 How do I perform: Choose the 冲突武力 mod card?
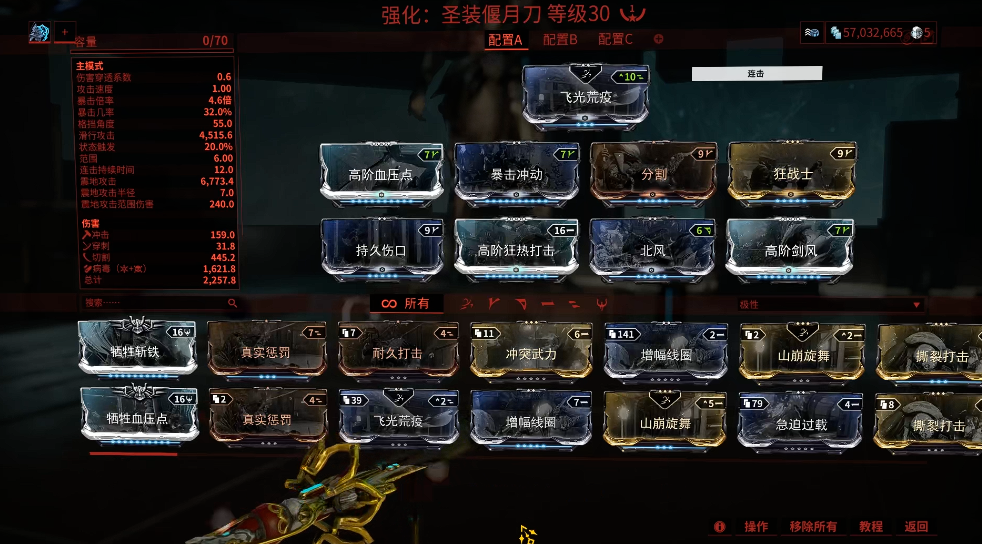(x=530, y=350)
